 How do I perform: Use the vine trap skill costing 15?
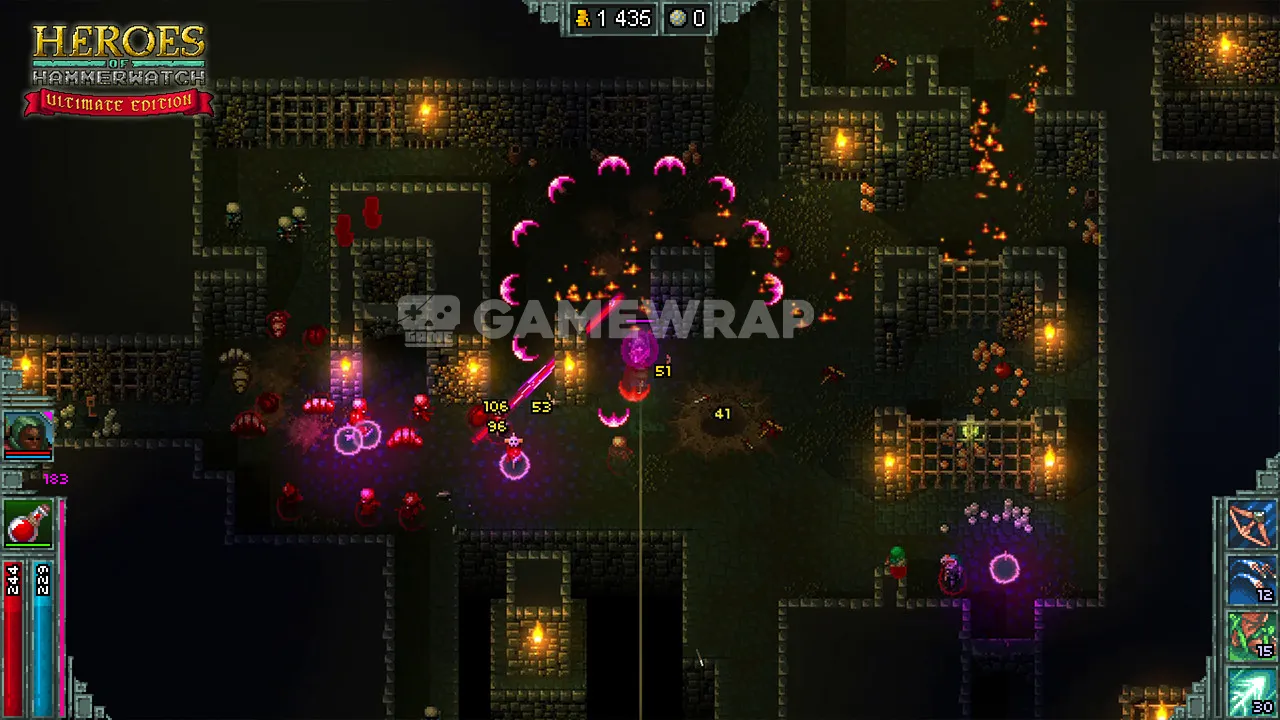(x=1252, y=637)
